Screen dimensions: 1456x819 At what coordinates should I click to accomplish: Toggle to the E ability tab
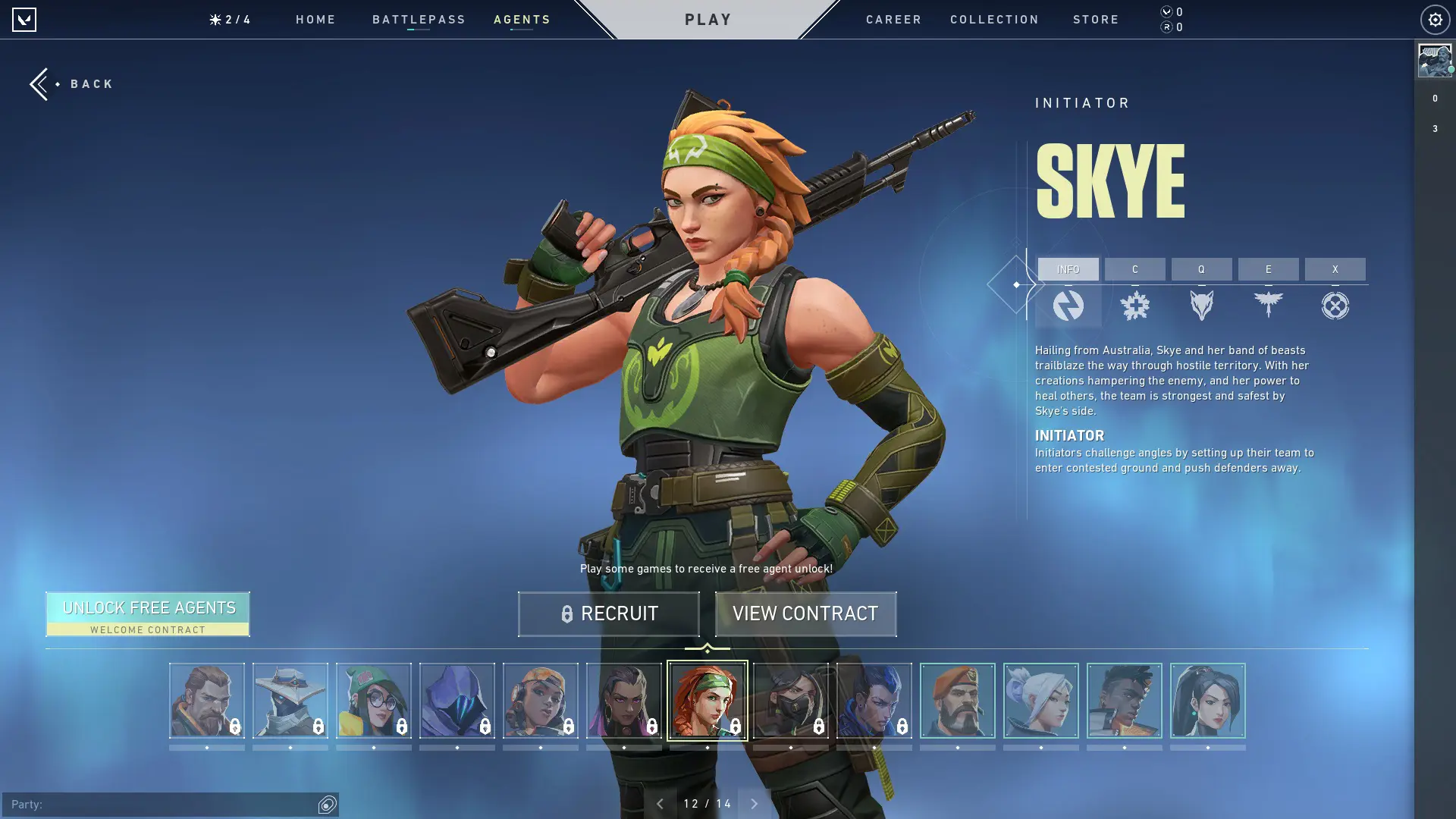tap(1268, 269)
